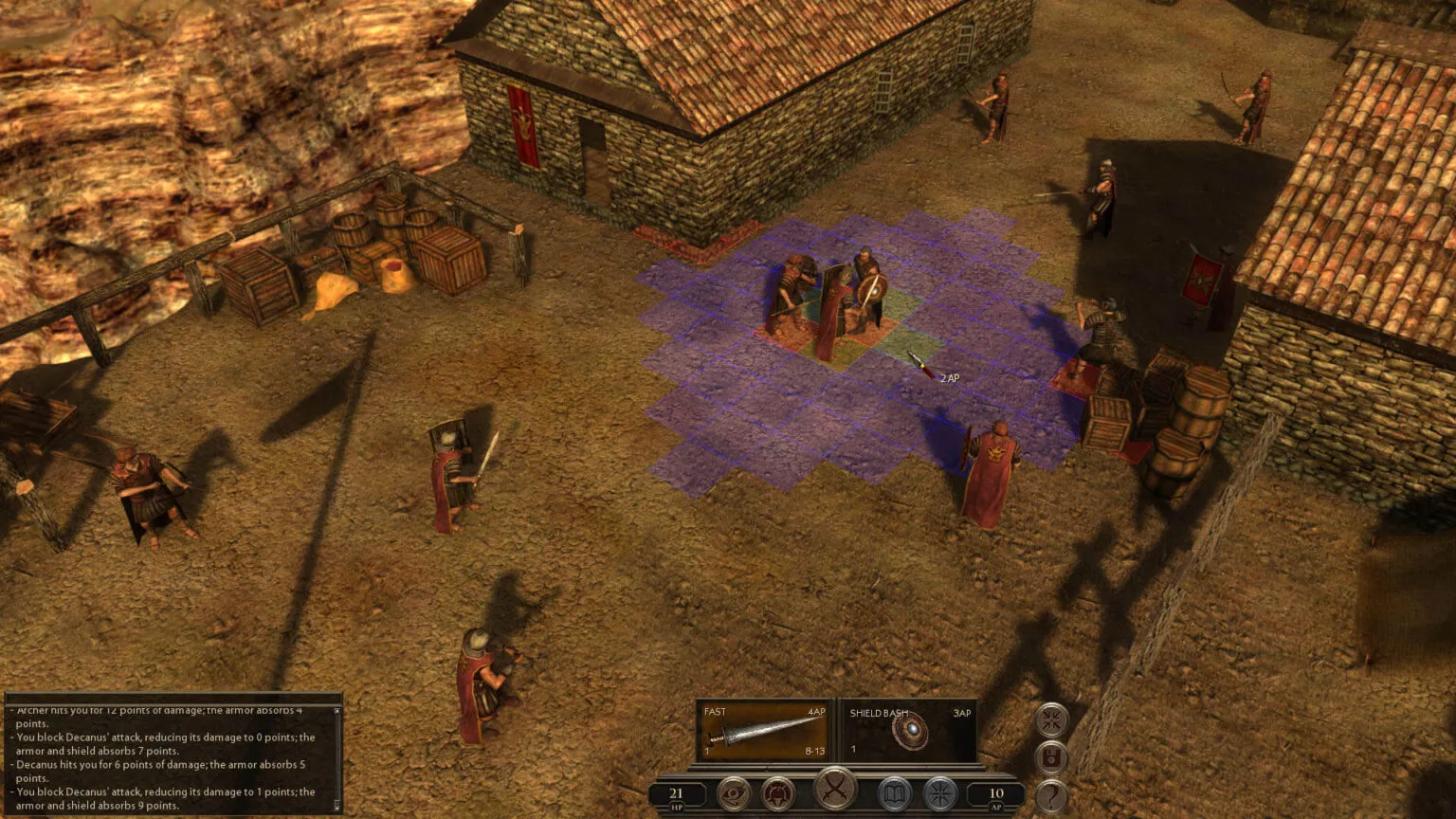Click the HP counter showing 21
Viewport: 1456px width, 819px height.
click(x=676, y=792)
